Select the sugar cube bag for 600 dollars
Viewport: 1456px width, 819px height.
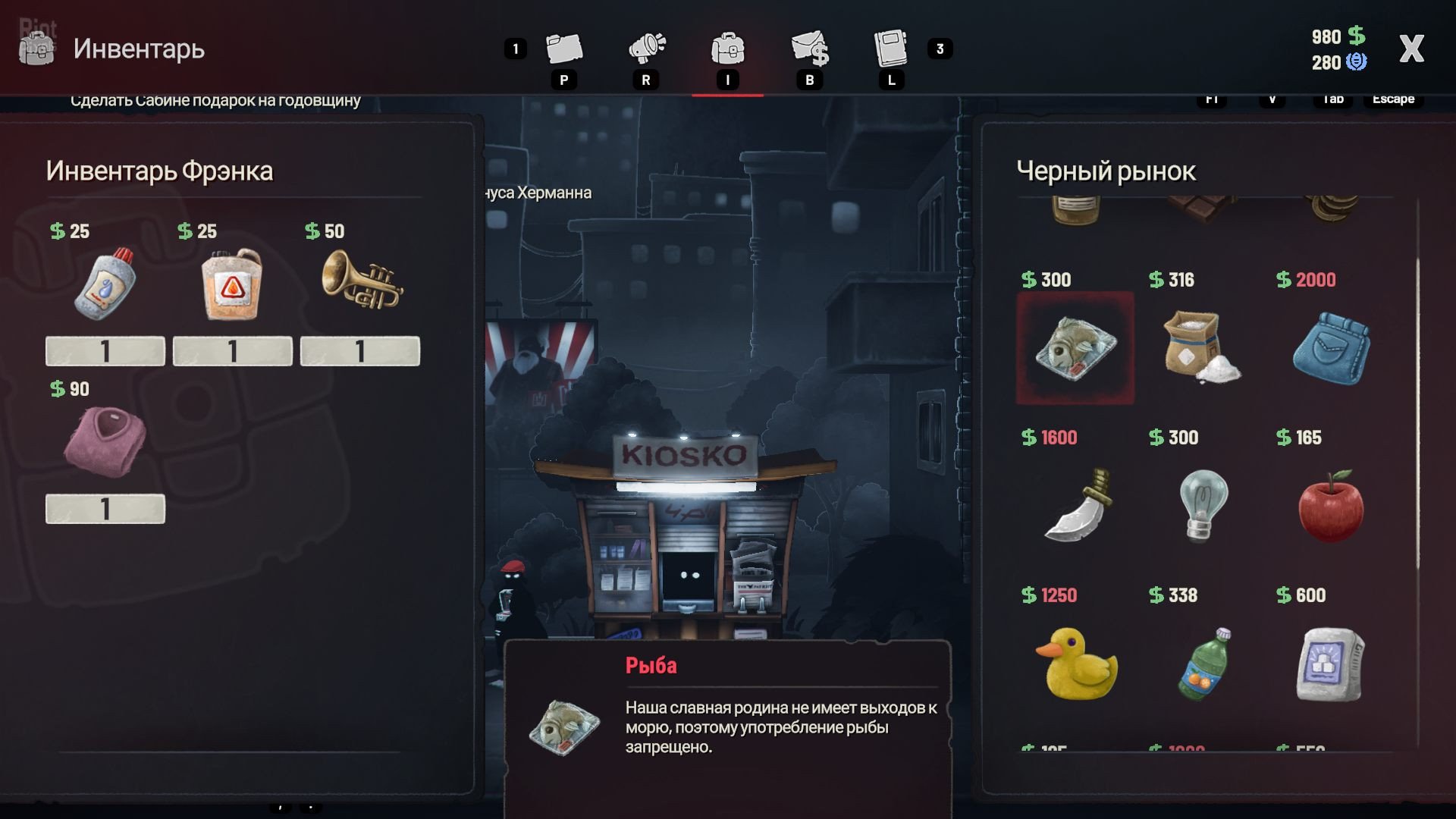tap(1330, 664)
